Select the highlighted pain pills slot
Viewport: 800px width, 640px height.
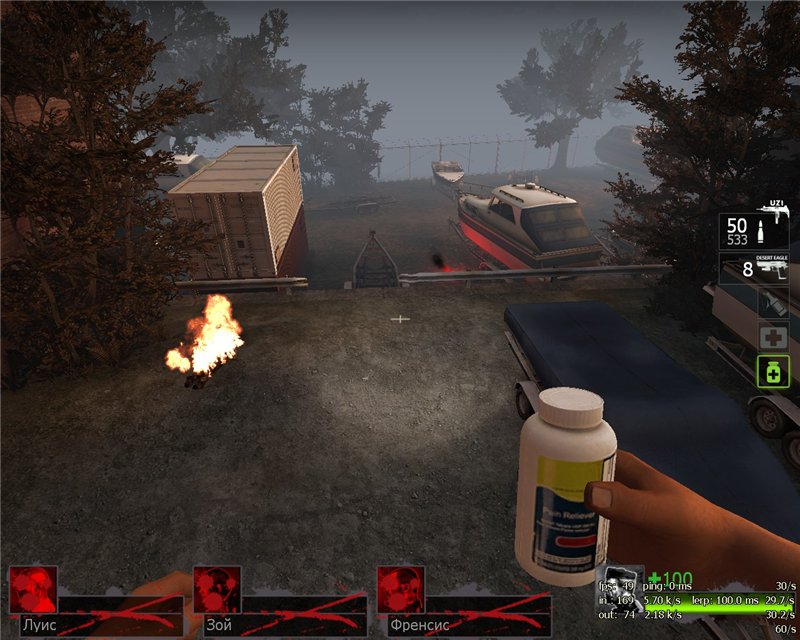tap(773, 372)
